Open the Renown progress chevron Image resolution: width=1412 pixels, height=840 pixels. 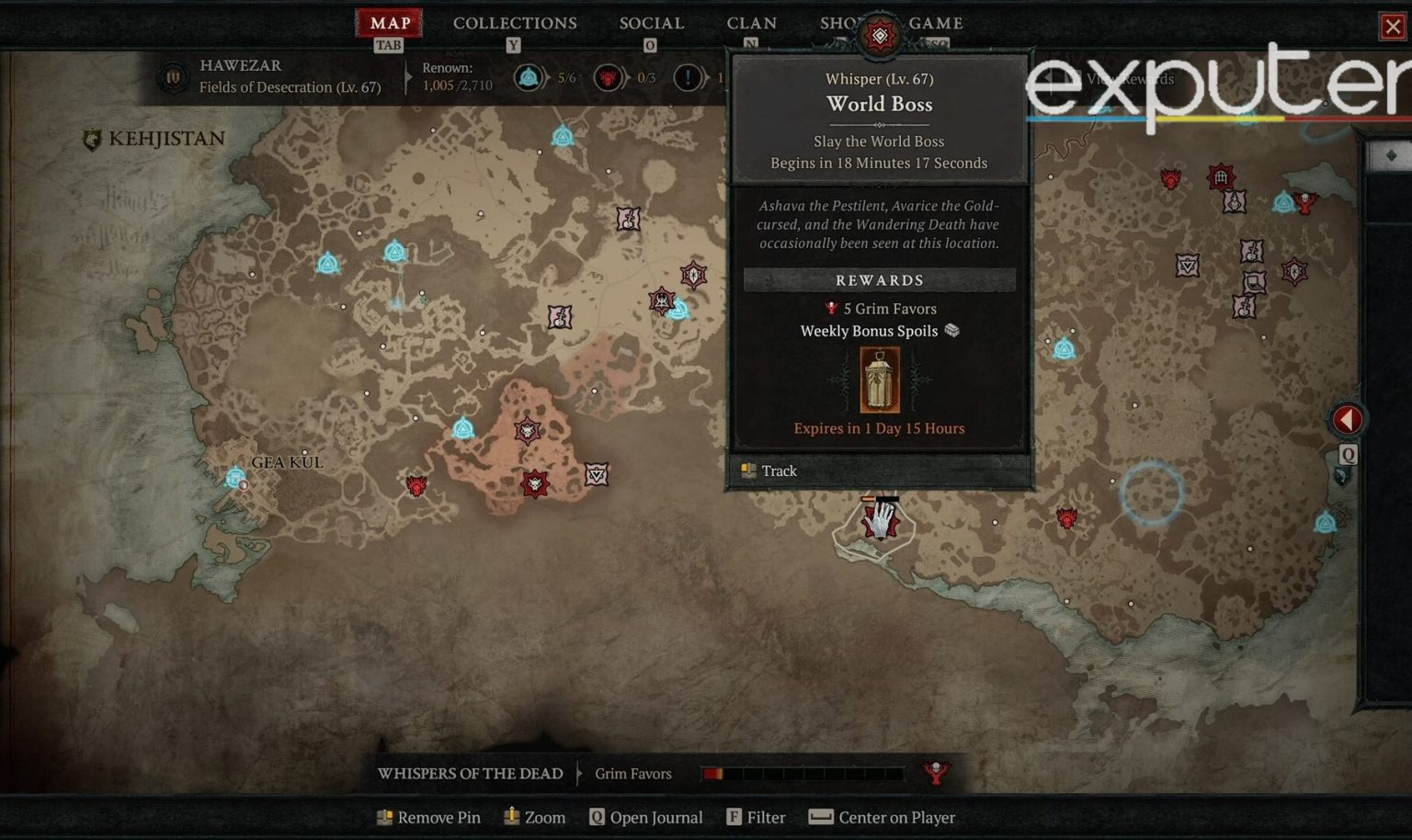407,79
